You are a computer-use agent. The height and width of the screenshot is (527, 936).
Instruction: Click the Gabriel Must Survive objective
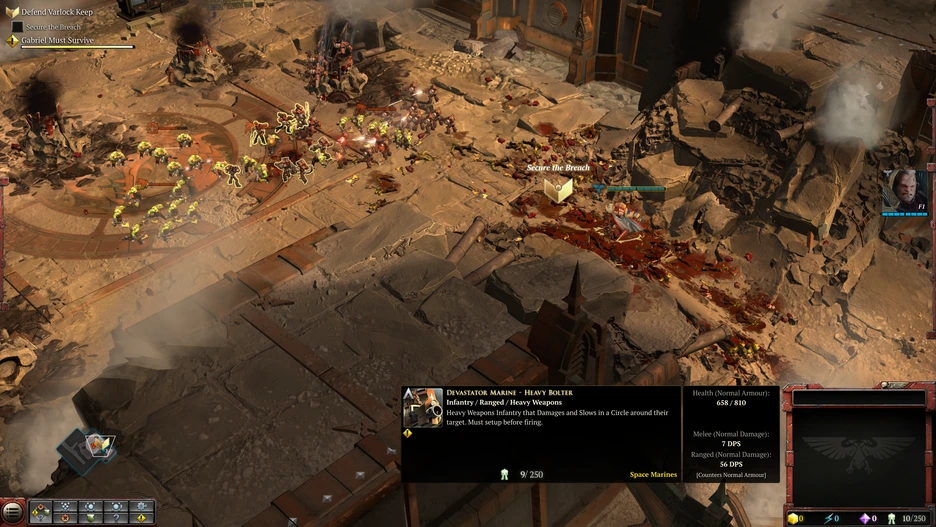pos(58,40)
